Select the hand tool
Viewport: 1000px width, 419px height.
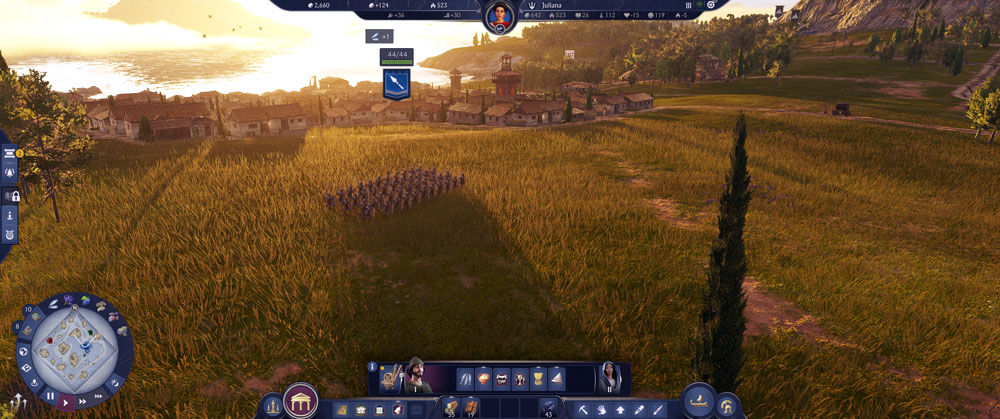point(601,409)
